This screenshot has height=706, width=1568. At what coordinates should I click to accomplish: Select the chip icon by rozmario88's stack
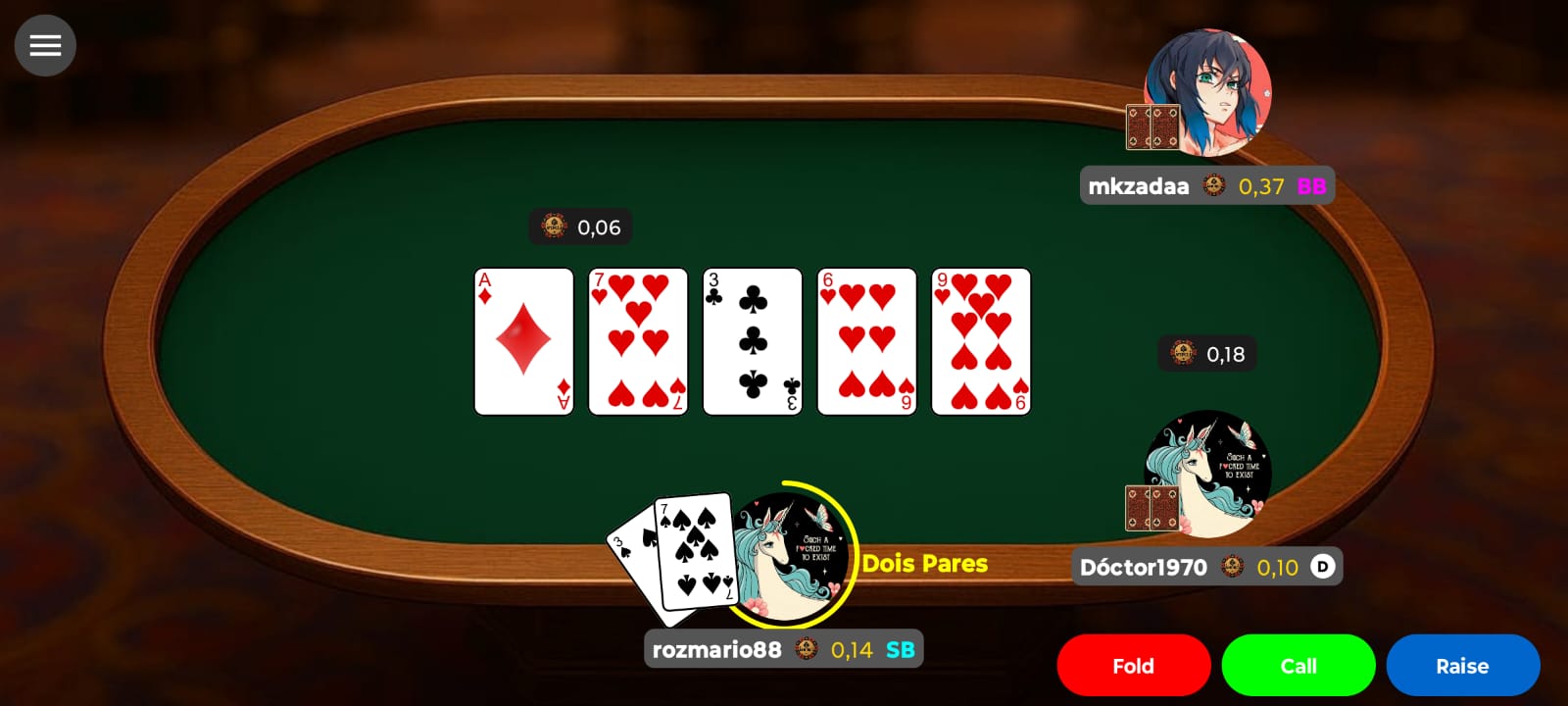pos(806,648)
